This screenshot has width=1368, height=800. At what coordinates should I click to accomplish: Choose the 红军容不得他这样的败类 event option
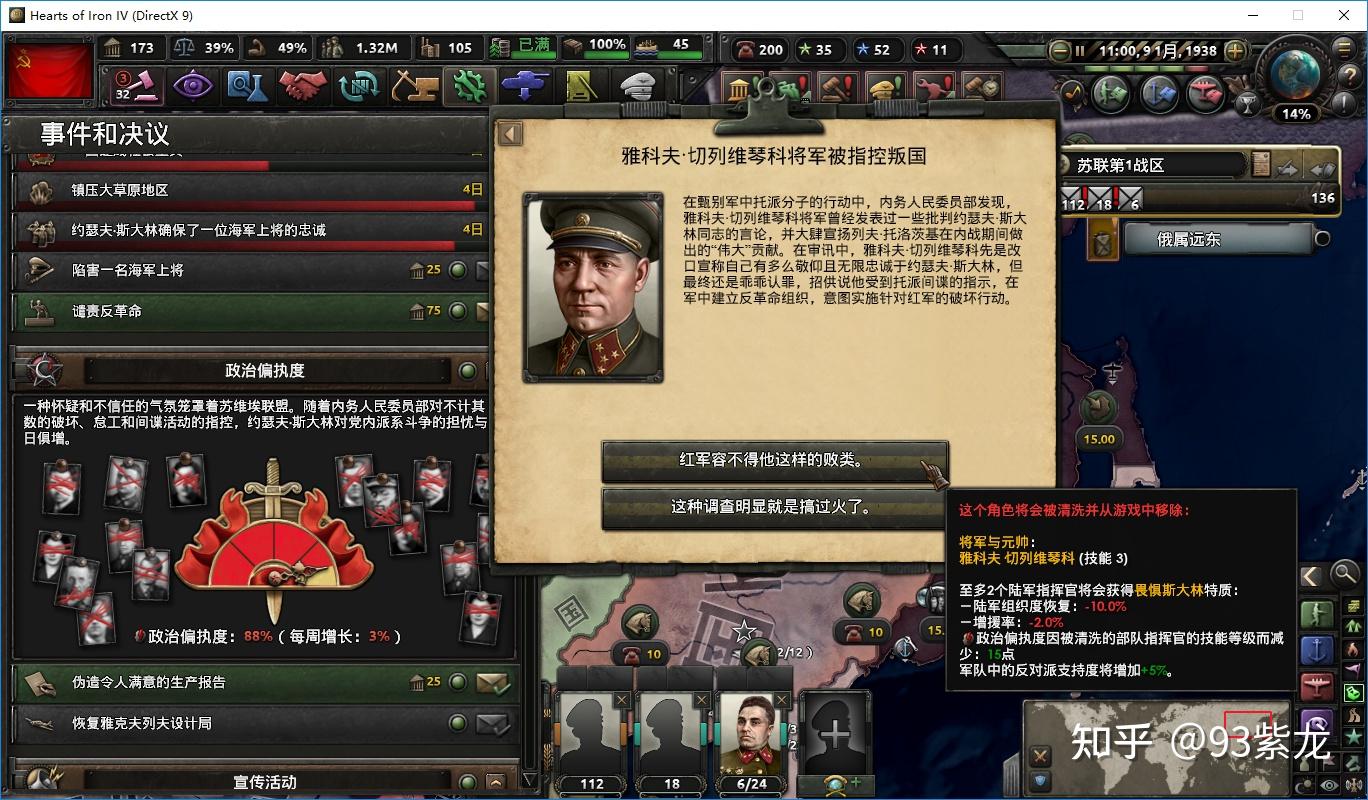pos(775,459)
